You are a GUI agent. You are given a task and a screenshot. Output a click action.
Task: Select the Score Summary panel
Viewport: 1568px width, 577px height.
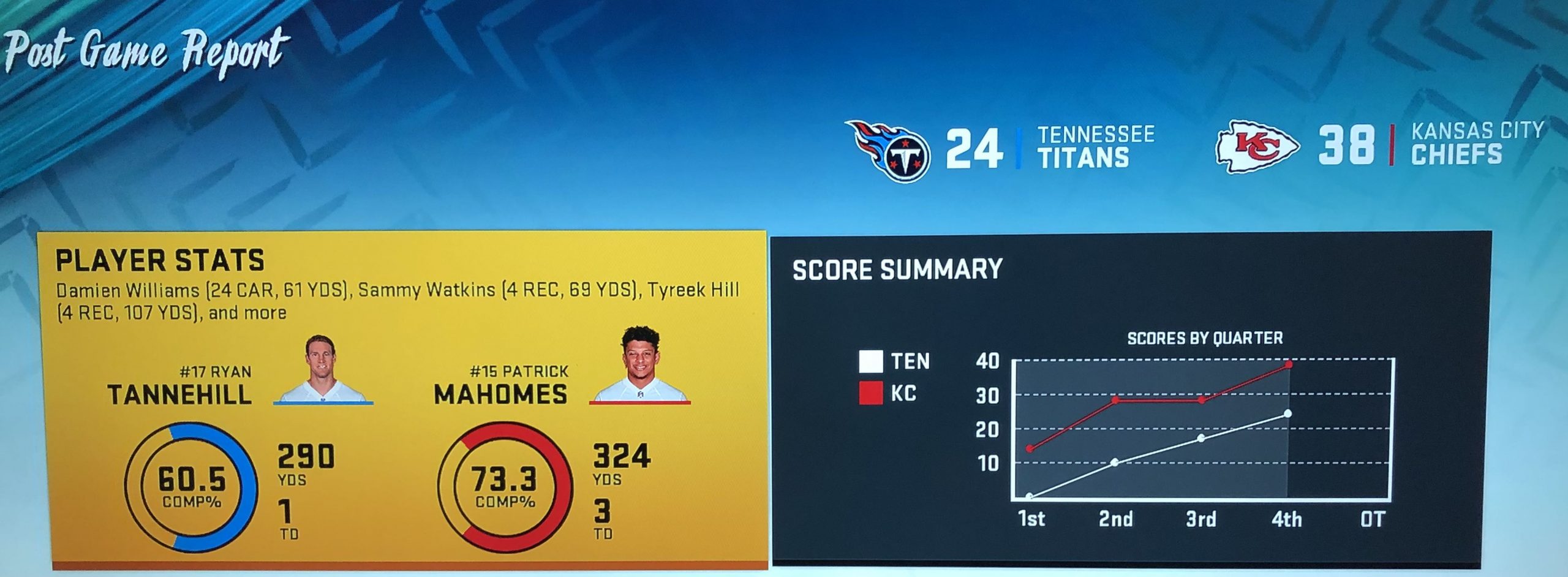[1131, 398]
